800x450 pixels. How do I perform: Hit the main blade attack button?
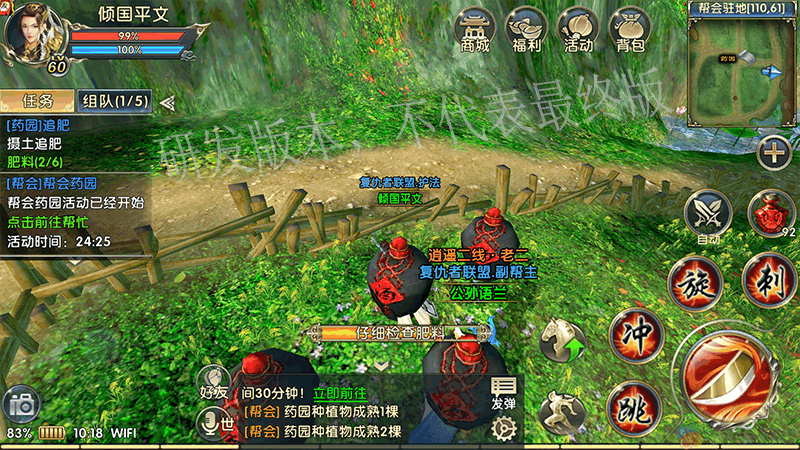point(735,380)
